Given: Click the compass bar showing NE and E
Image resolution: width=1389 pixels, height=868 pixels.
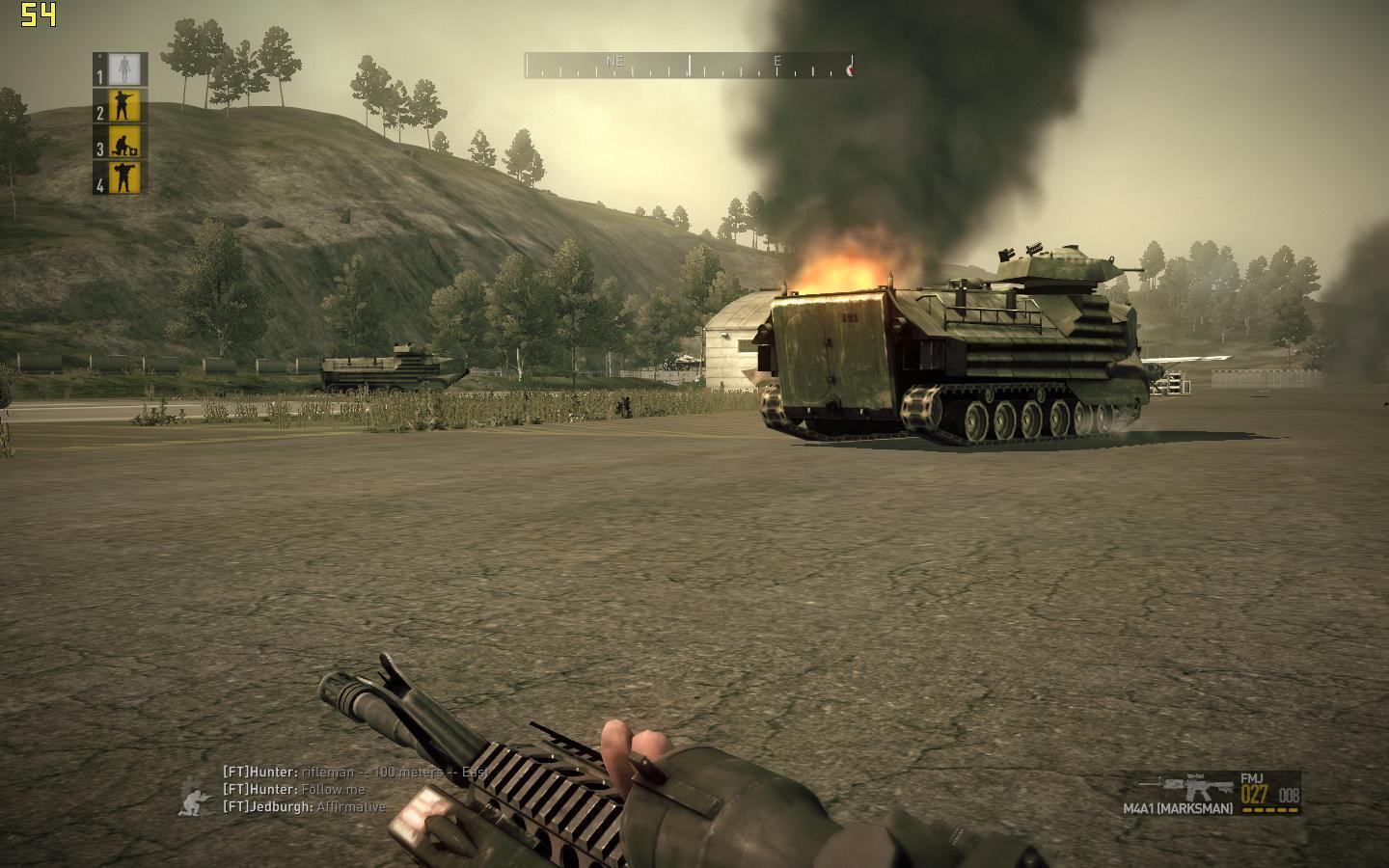Looking at the screenshot, I should coord(689,66).
